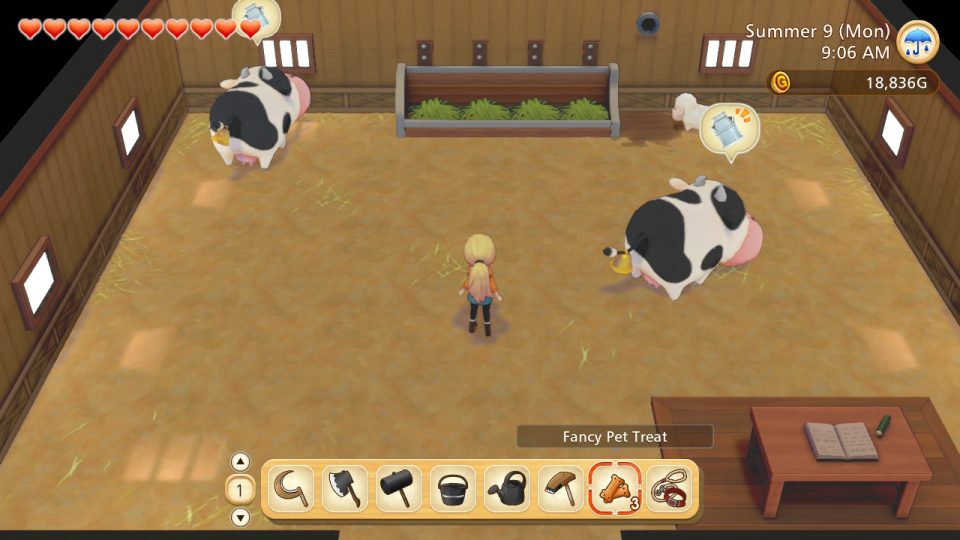This screenshot has height=540, width=960.
Task: Select the milker bucket slot
Action: click(x=452, y=489)
